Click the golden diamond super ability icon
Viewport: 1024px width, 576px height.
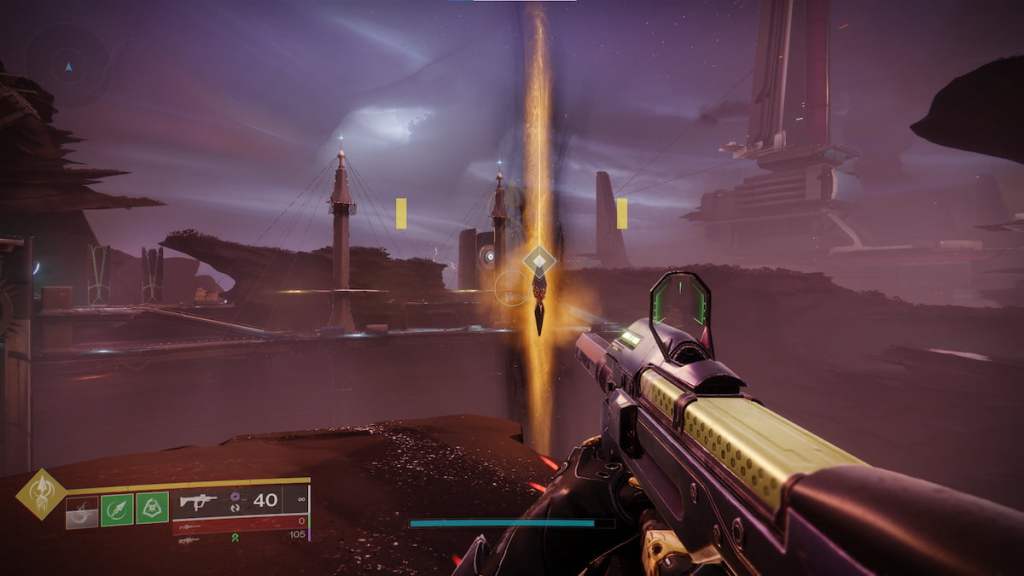pos(41,494)
